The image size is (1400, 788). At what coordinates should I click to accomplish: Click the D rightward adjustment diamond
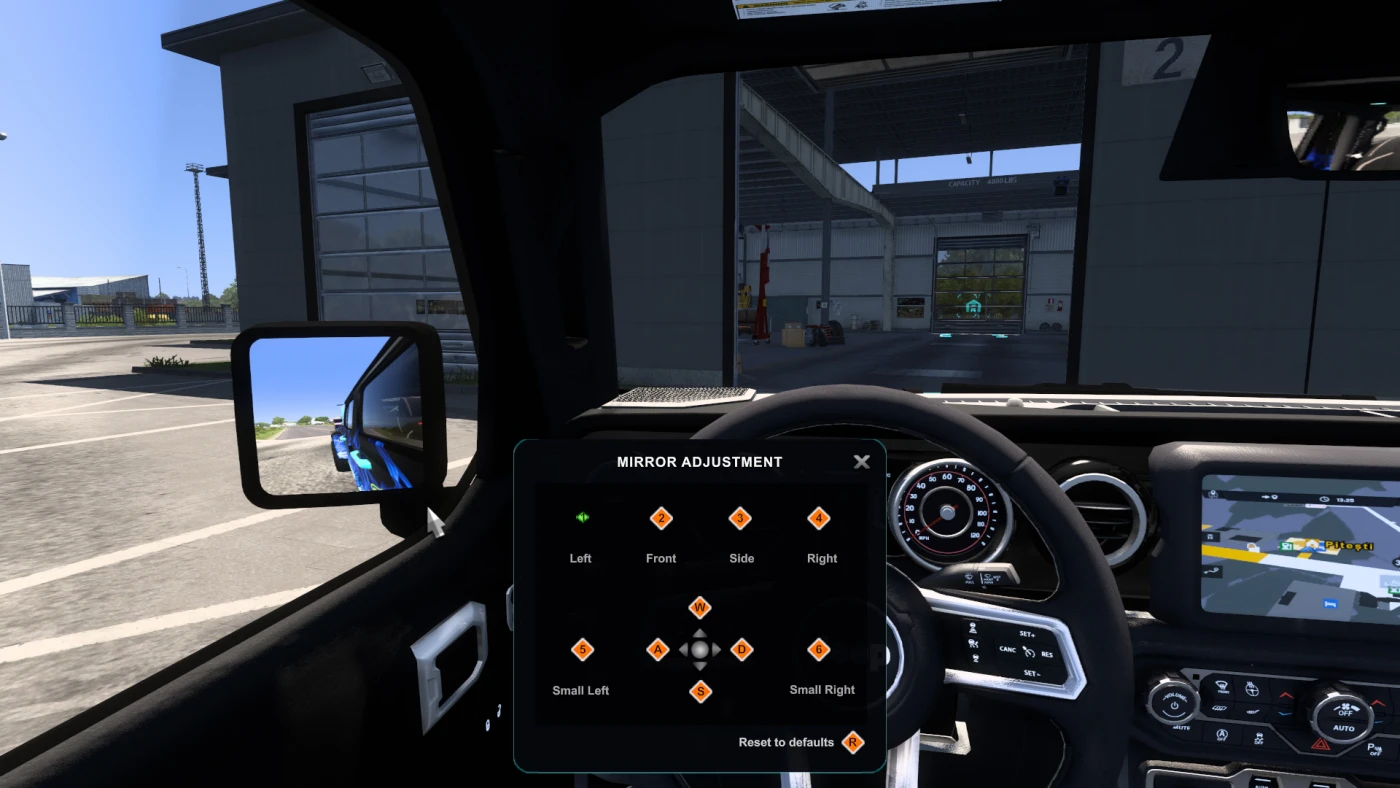[x=740, y=650]
